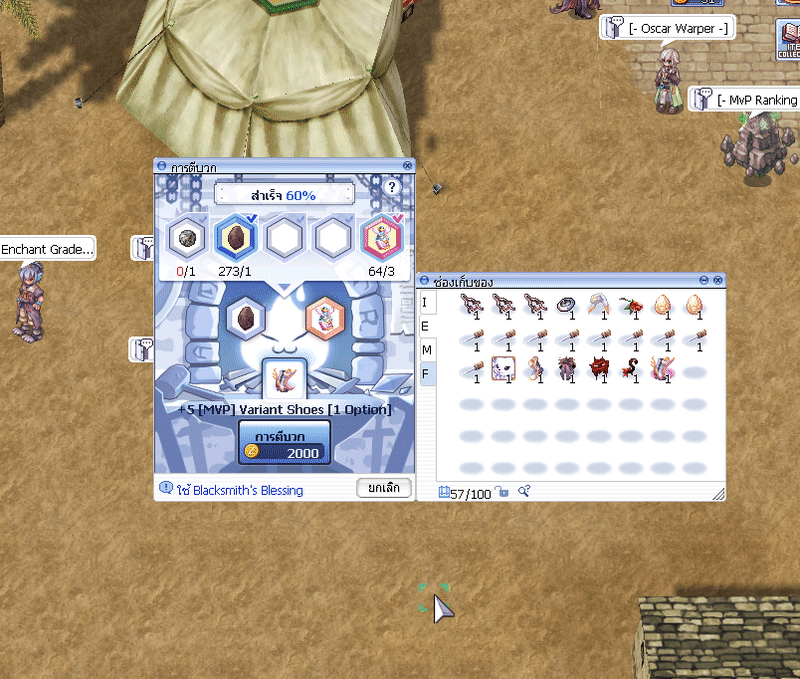
Task: Switch to inventory tab F
Action: click(x=425, y=374)
